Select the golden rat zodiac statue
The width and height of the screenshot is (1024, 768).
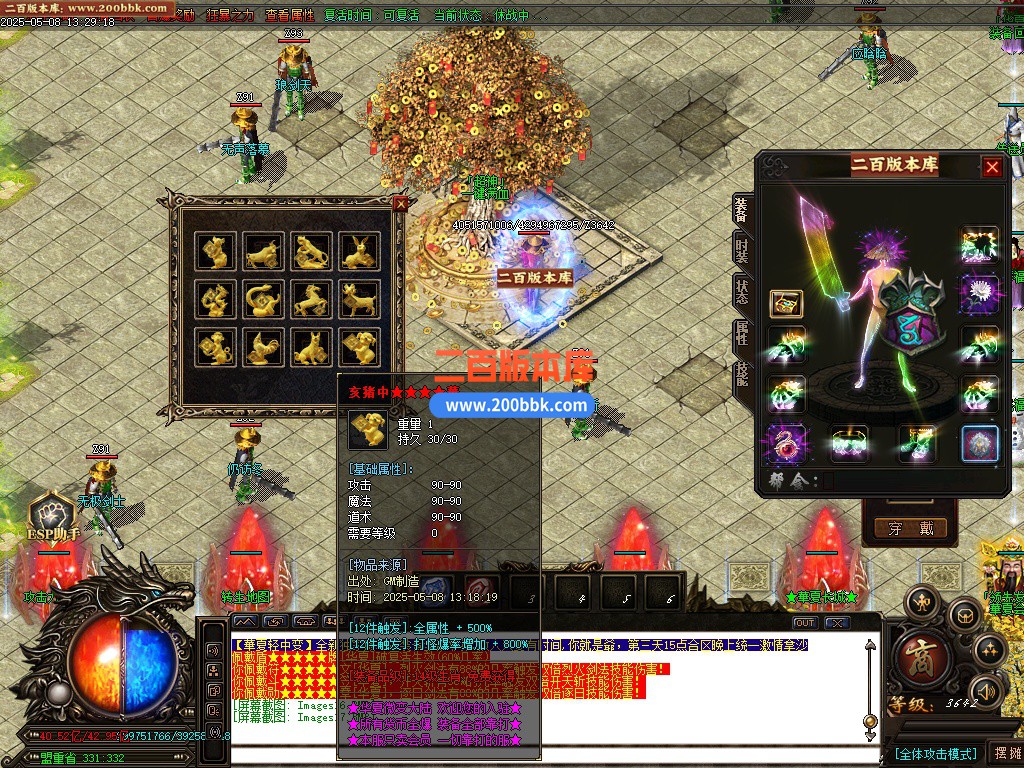pyautogui.click(x=215, y=251)
